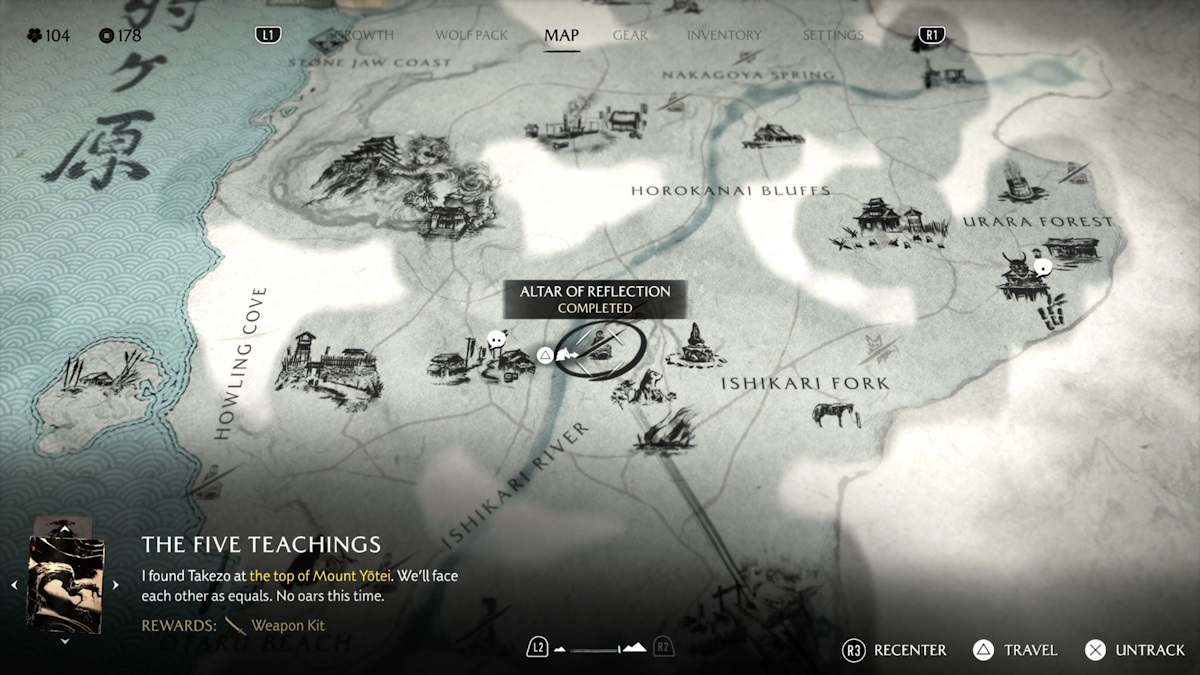Screen dimensions: 1200x675
Task: Show the next quest with the right arrow
Action: (116, 585)
